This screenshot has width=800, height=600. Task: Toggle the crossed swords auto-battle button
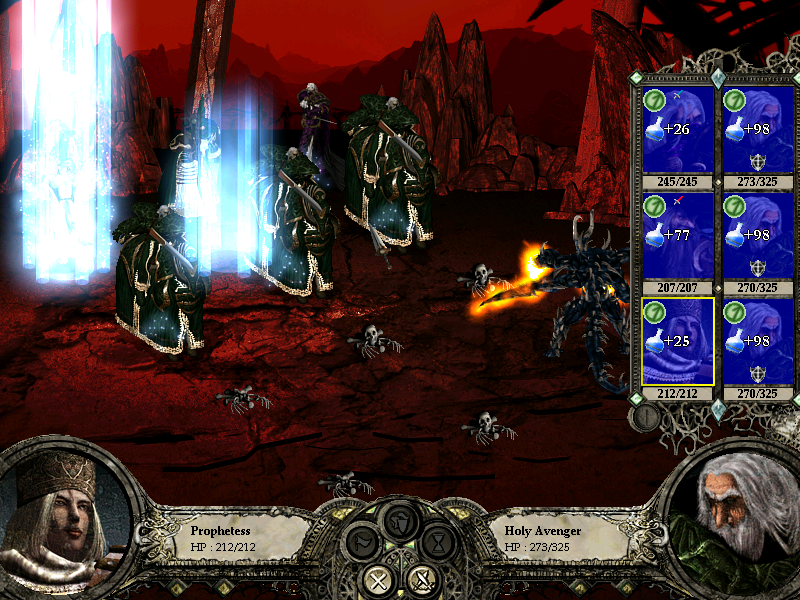(422, 579)
